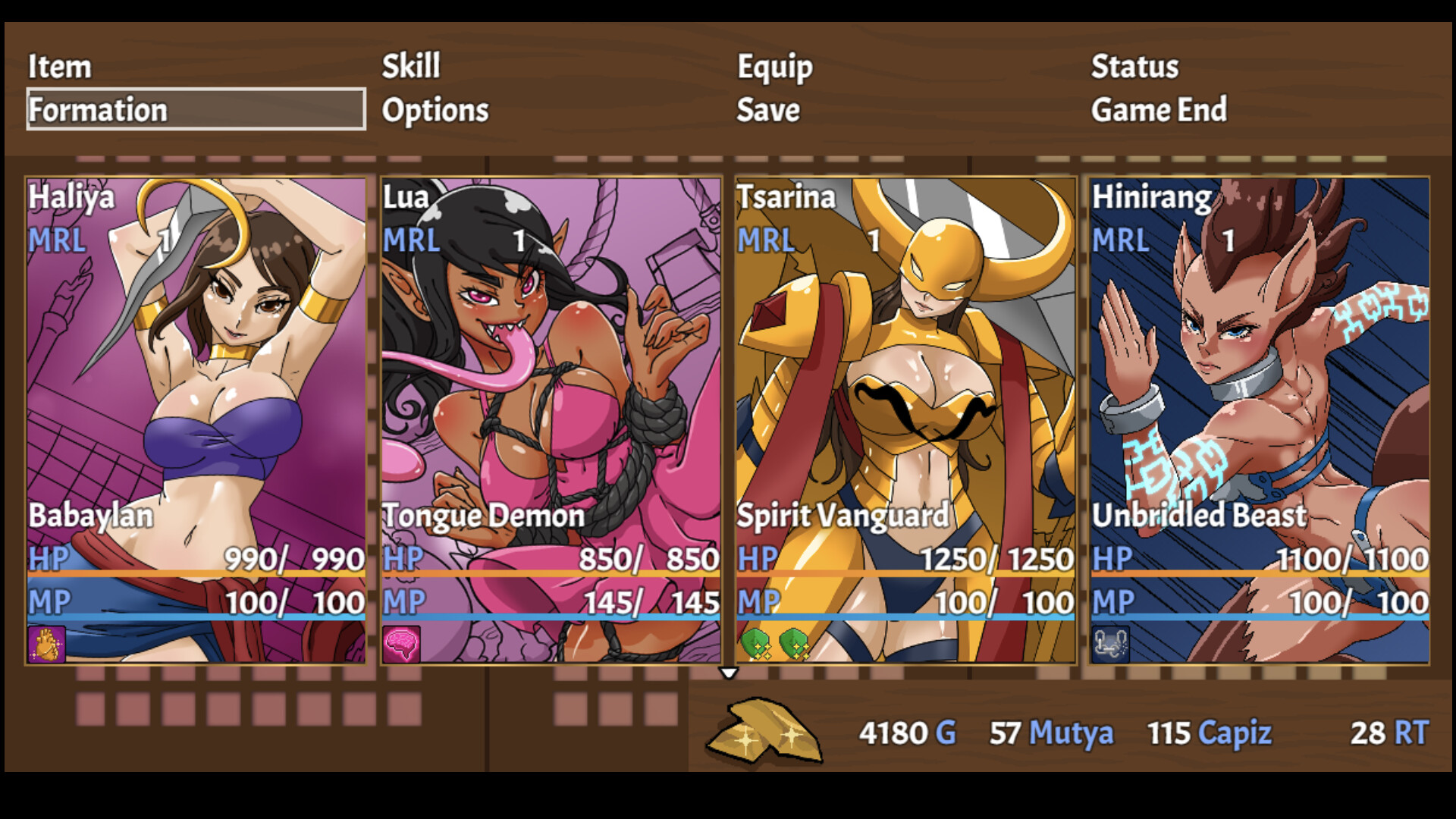The image size is (1456, 819).
Task: Open the Options menu
Action: click(x=436, y=110)
